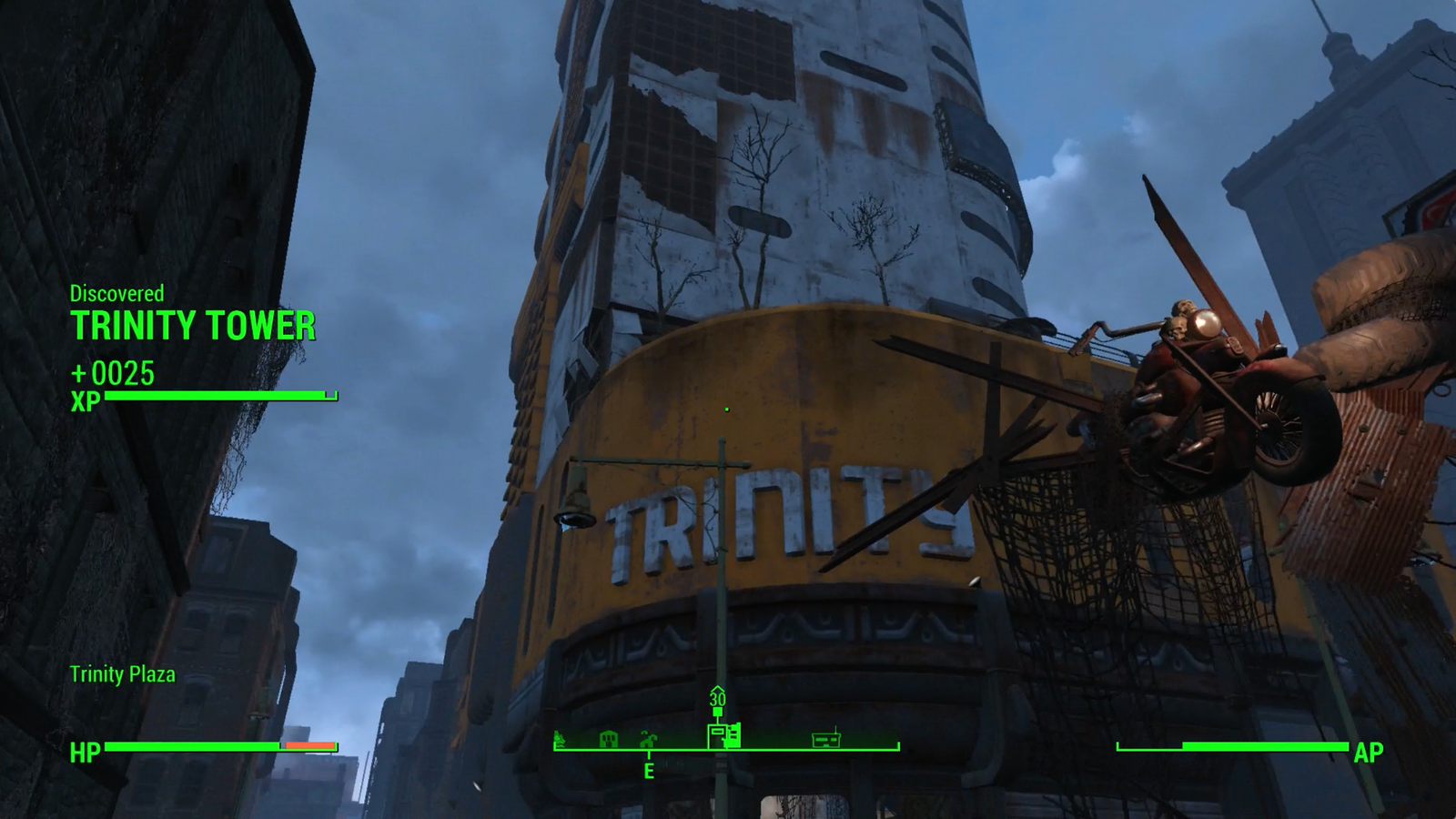
Task: Select the church icon on the compass
Action: click(647, 739)
